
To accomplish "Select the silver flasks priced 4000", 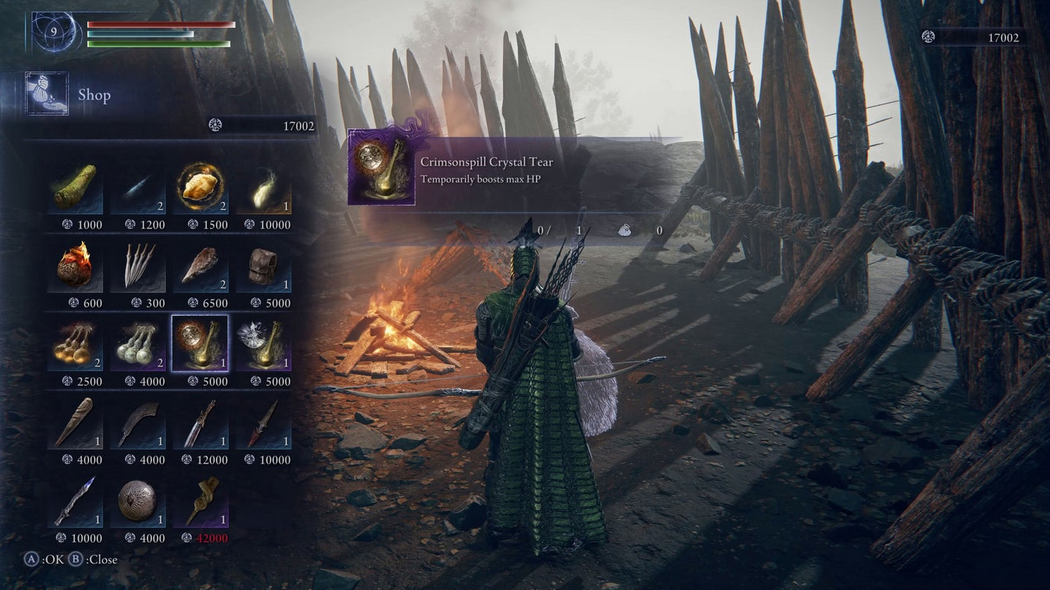I will pyautogui.click(x=138, y=344).
